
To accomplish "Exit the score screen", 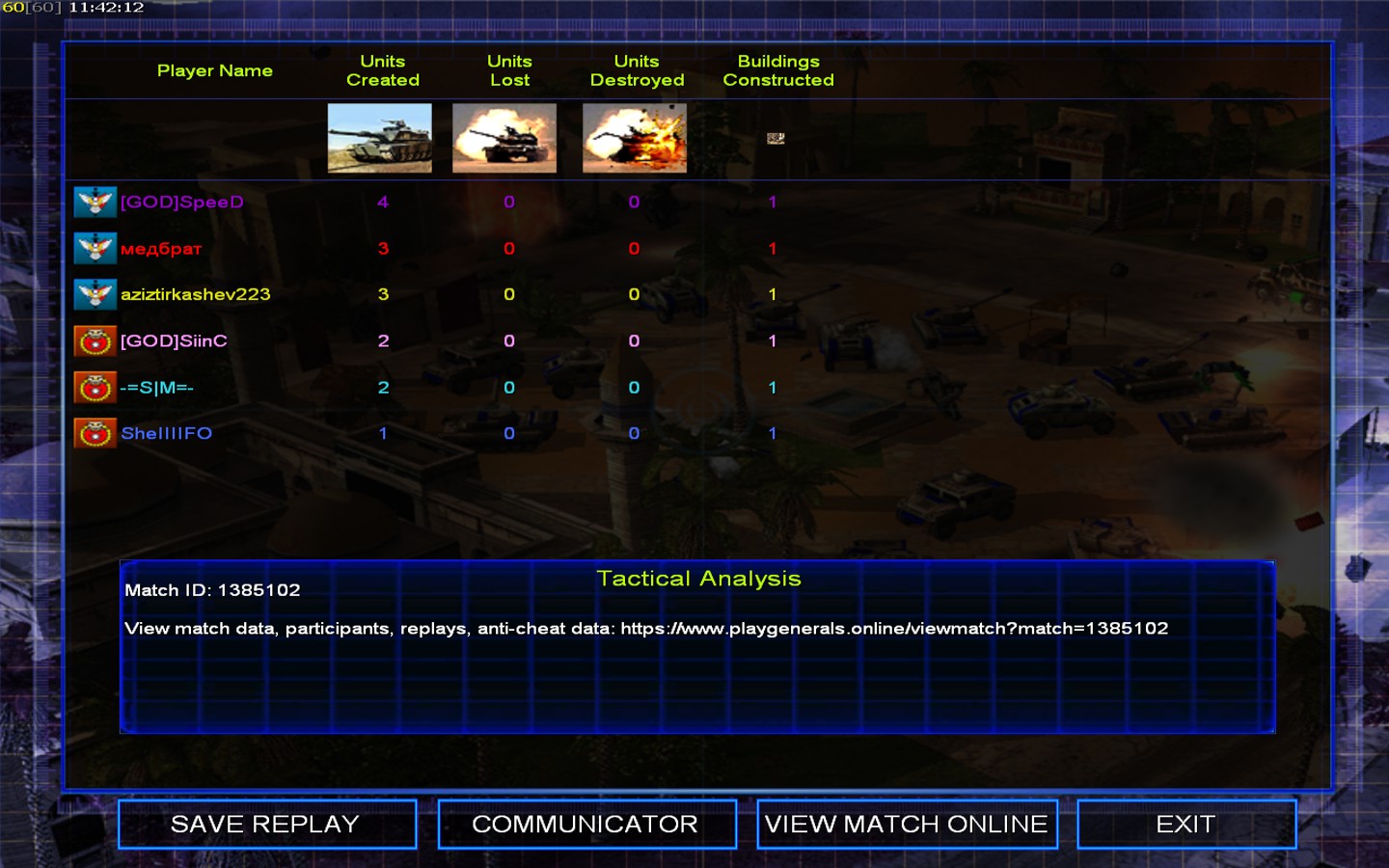I will pos(1185,825).
